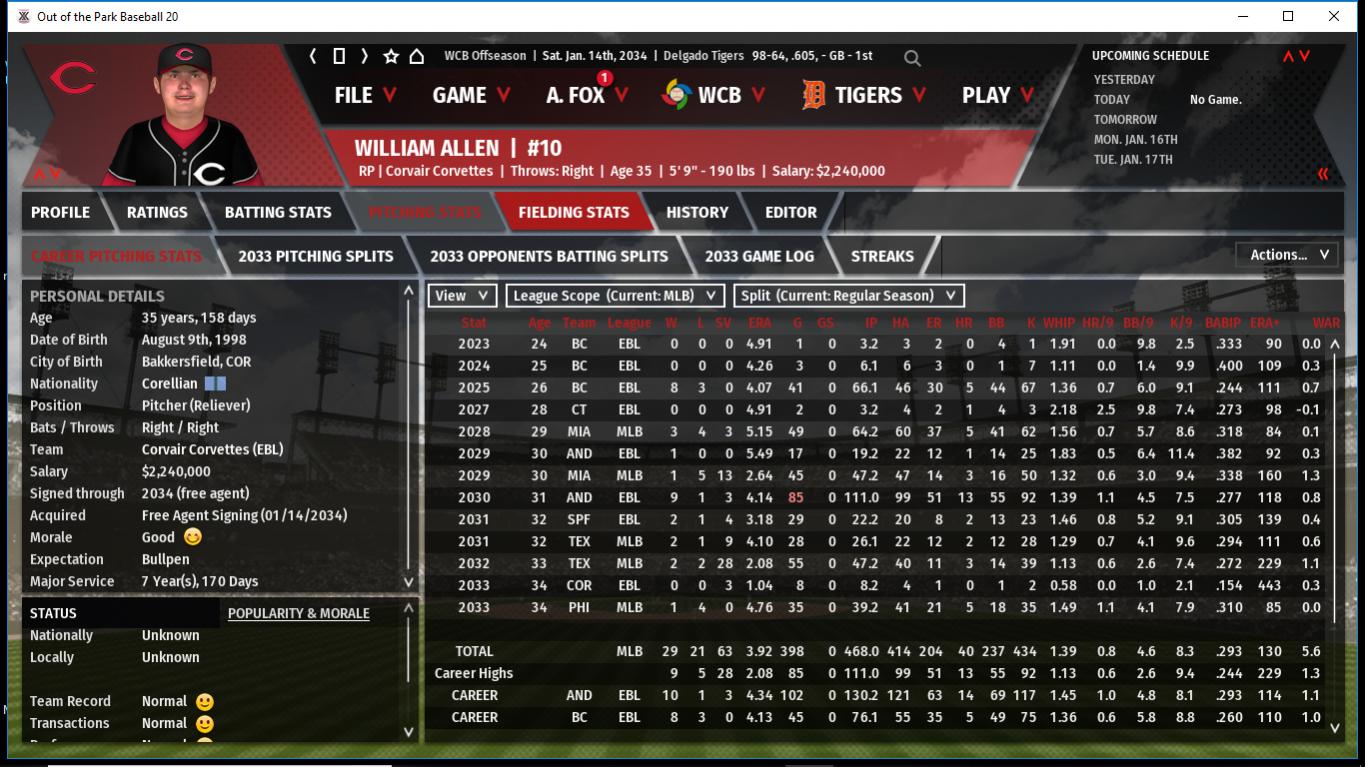Open the FILE menu
Image resolution: width=1365 pixels, height=767 pixels.
click(x=364, y=95)
